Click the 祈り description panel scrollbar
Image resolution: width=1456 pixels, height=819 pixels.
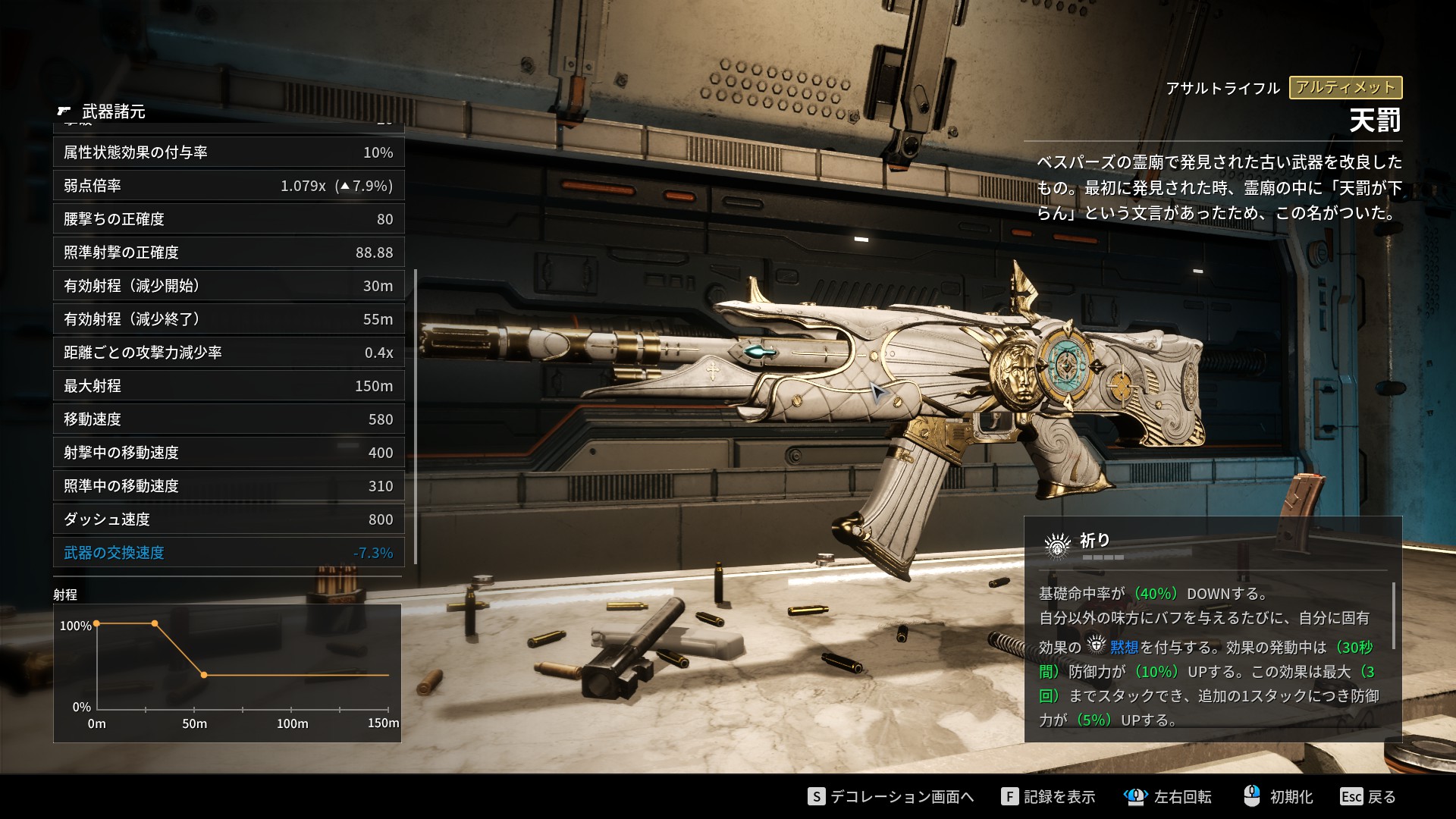1393,614
